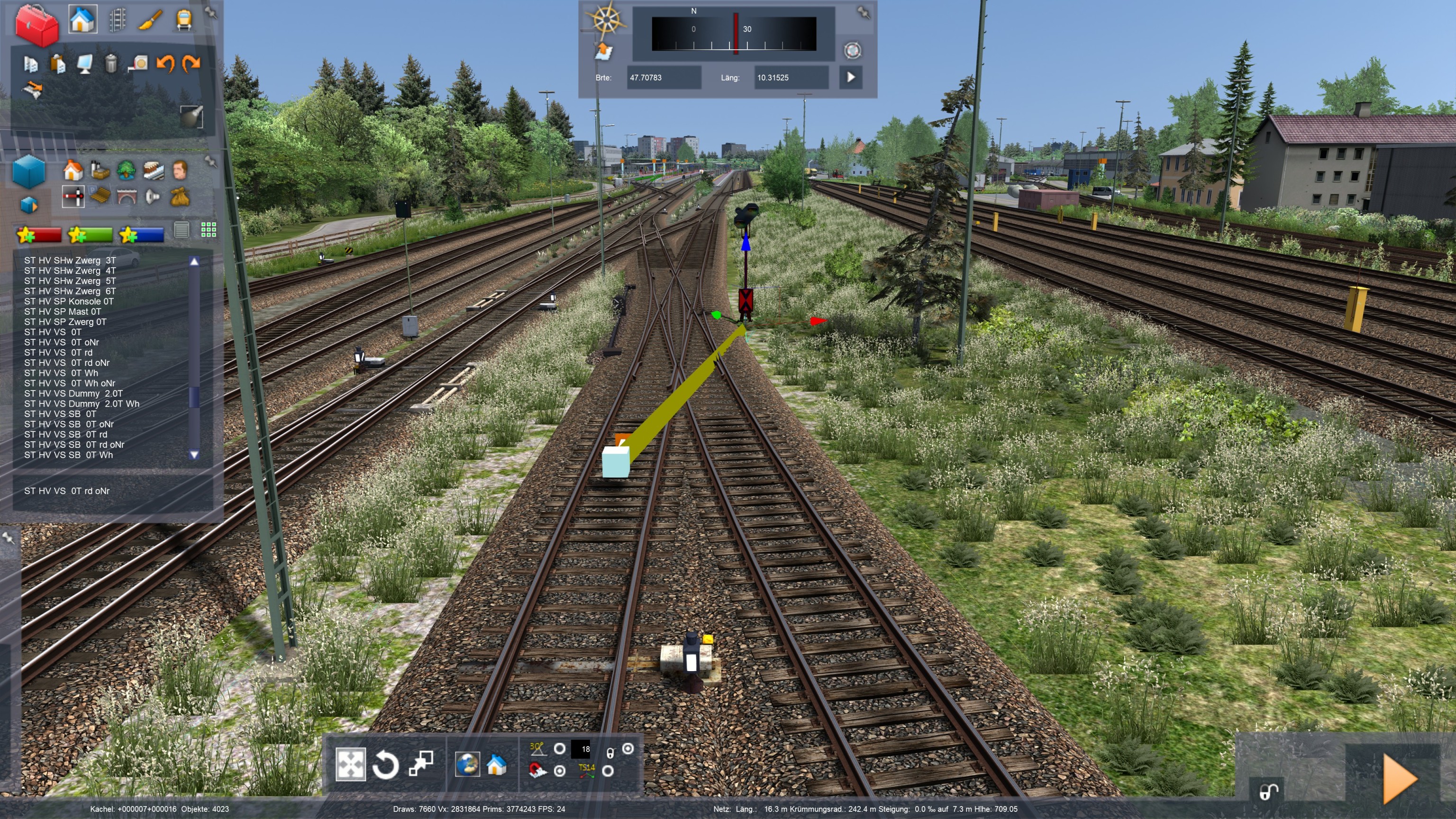Open the track tools tab
This screenshot has width=1456, height=819.
[117, 20]
